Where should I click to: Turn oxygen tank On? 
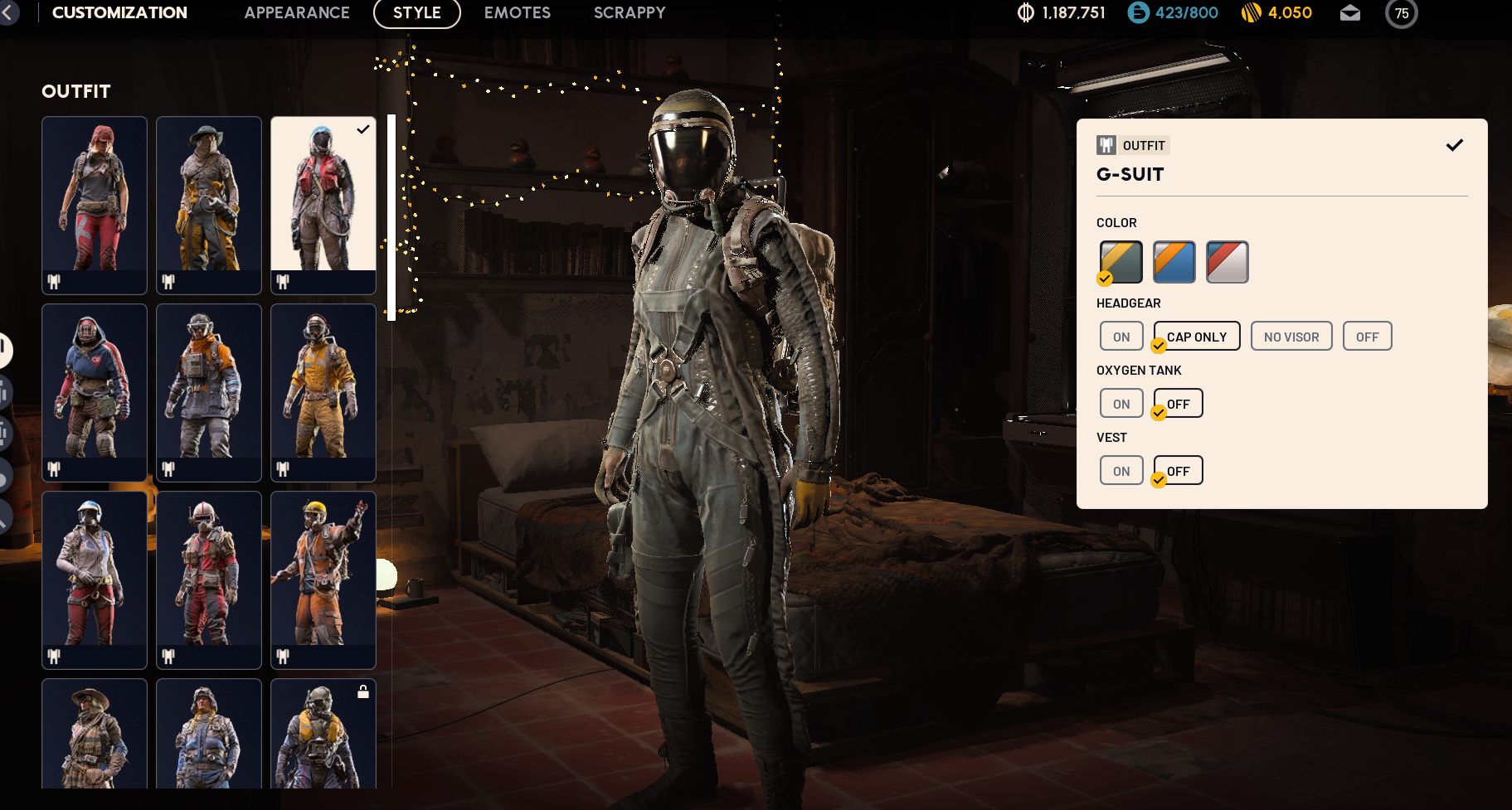coord(1121,404)
